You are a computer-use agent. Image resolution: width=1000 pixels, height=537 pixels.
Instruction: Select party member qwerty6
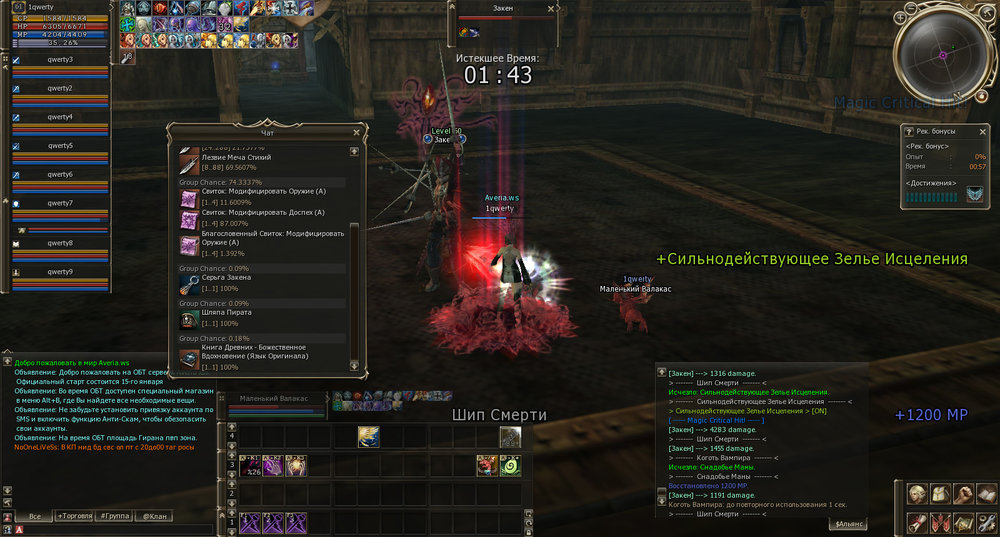pyautogui.click(x=60, y=176)
